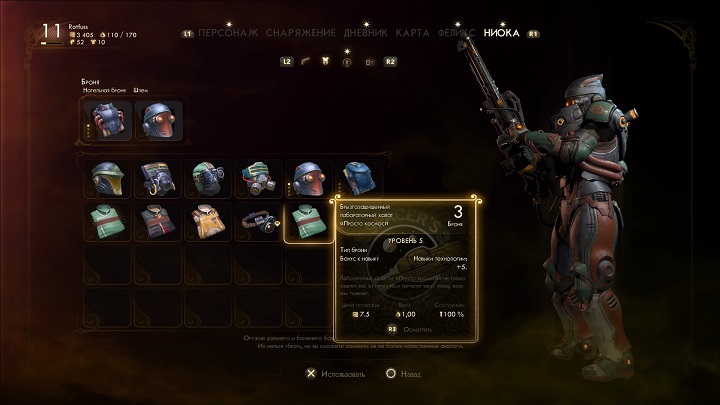Screen dimensions: 720x405
Task: Pick the yellow-visor green helmet
Action: [x=105, y=178]
